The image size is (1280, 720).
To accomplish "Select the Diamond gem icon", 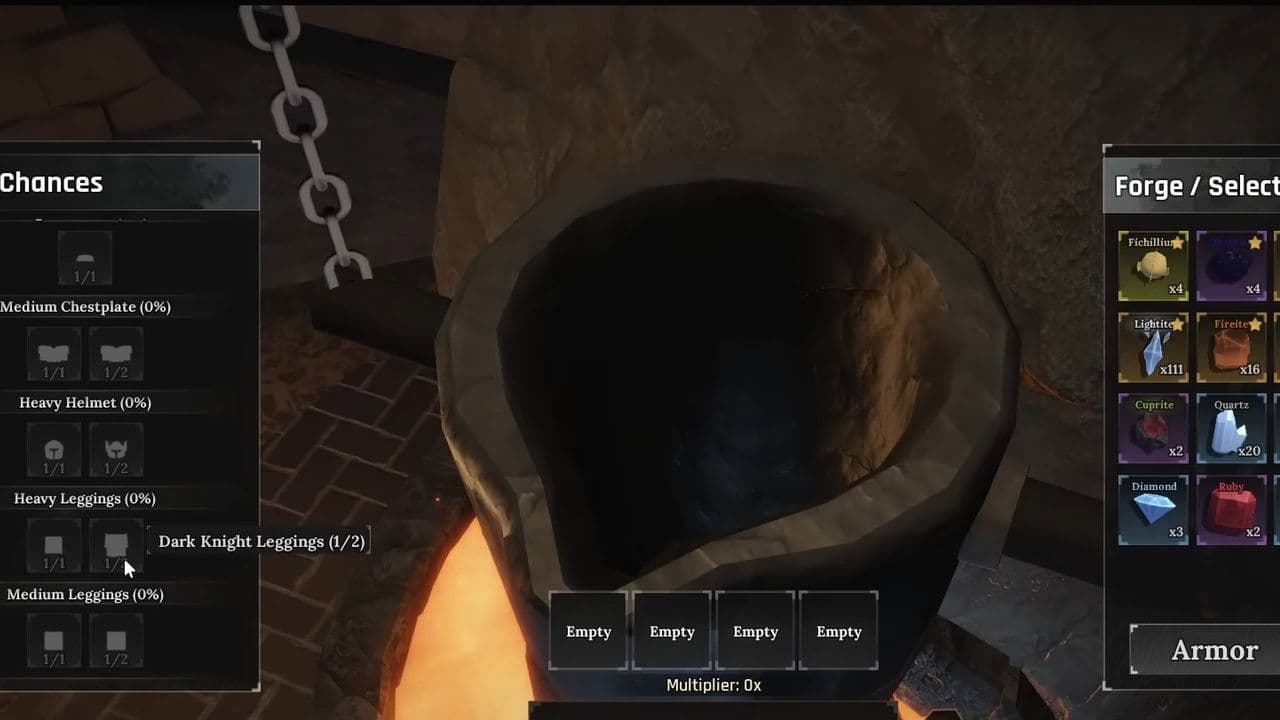I will [x=1153, y=511].
